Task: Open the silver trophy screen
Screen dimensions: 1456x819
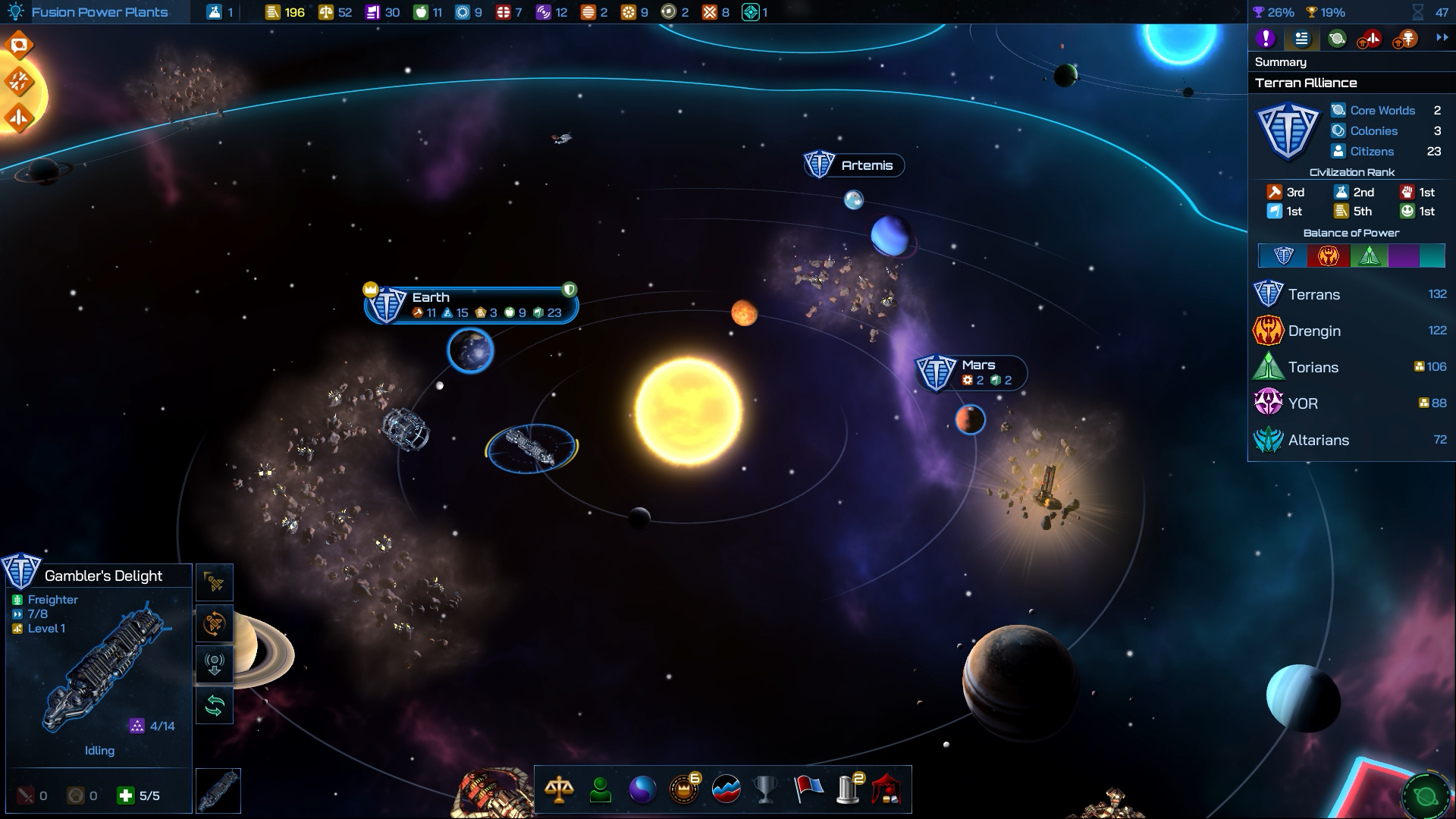Action: coord(766,789)
